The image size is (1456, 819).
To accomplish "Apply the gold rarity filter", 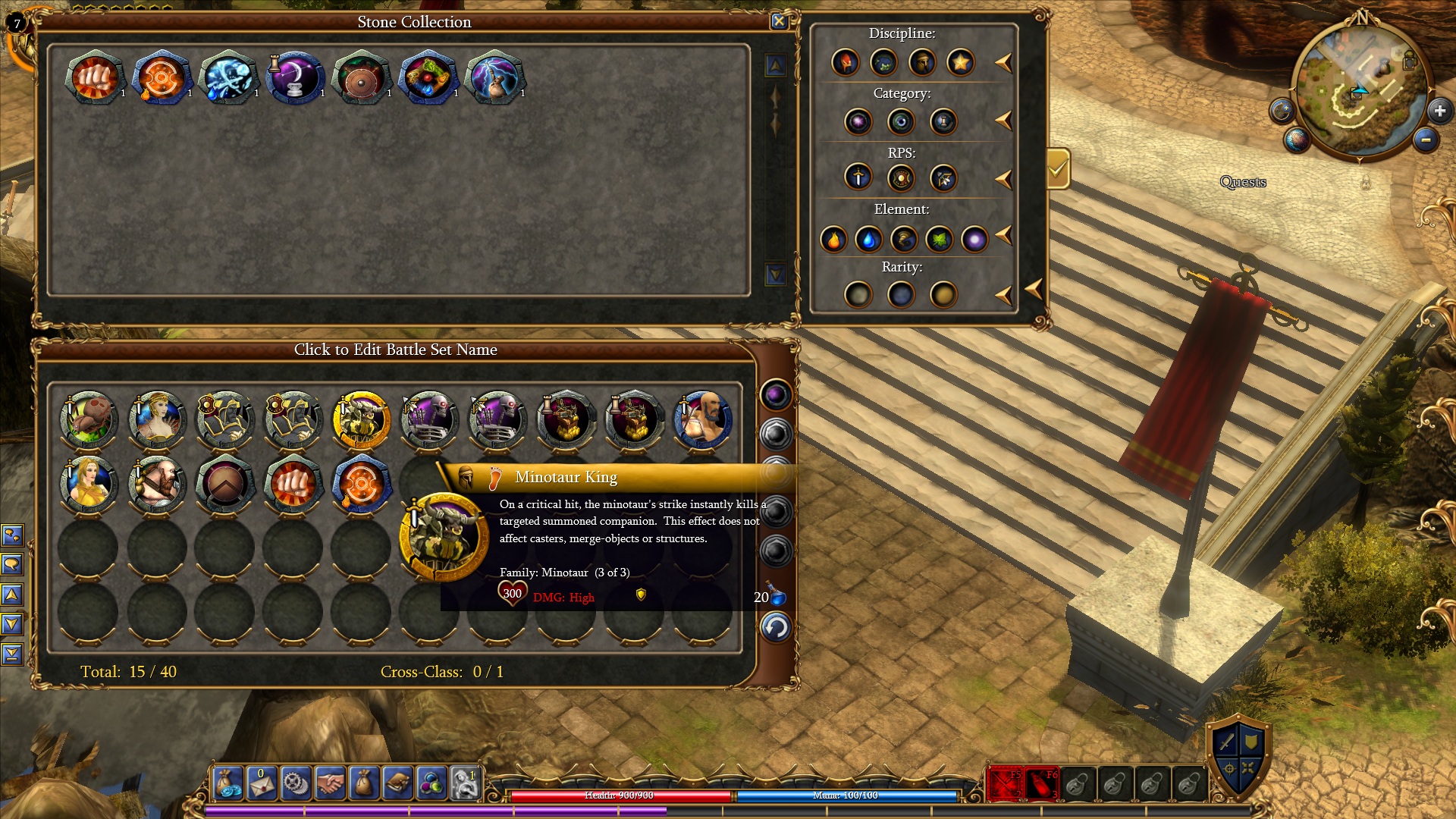I will (x=943, y=294).
